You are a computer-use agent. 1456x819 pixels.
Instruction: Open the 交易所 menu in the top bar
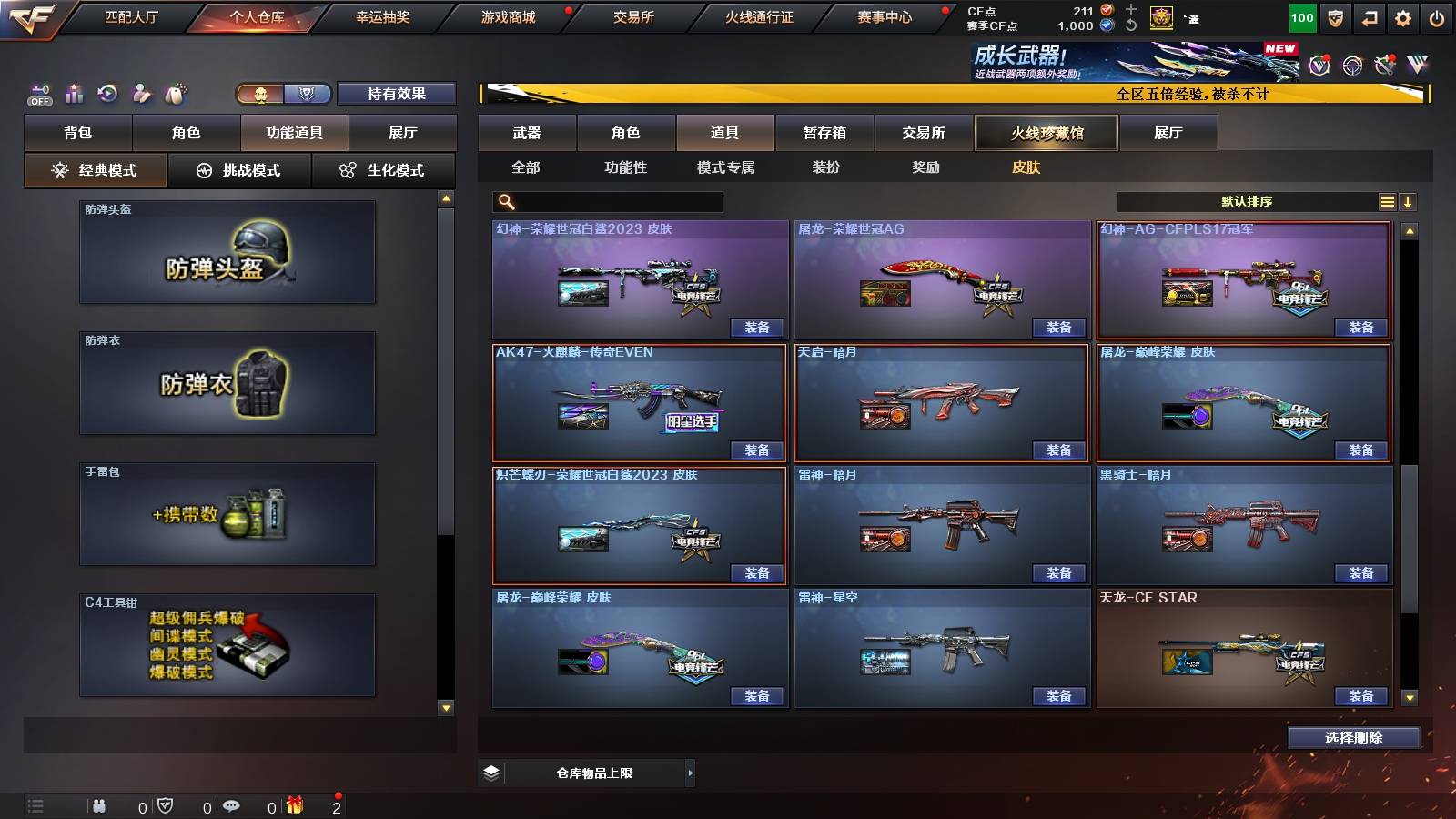tap(632, 16)
